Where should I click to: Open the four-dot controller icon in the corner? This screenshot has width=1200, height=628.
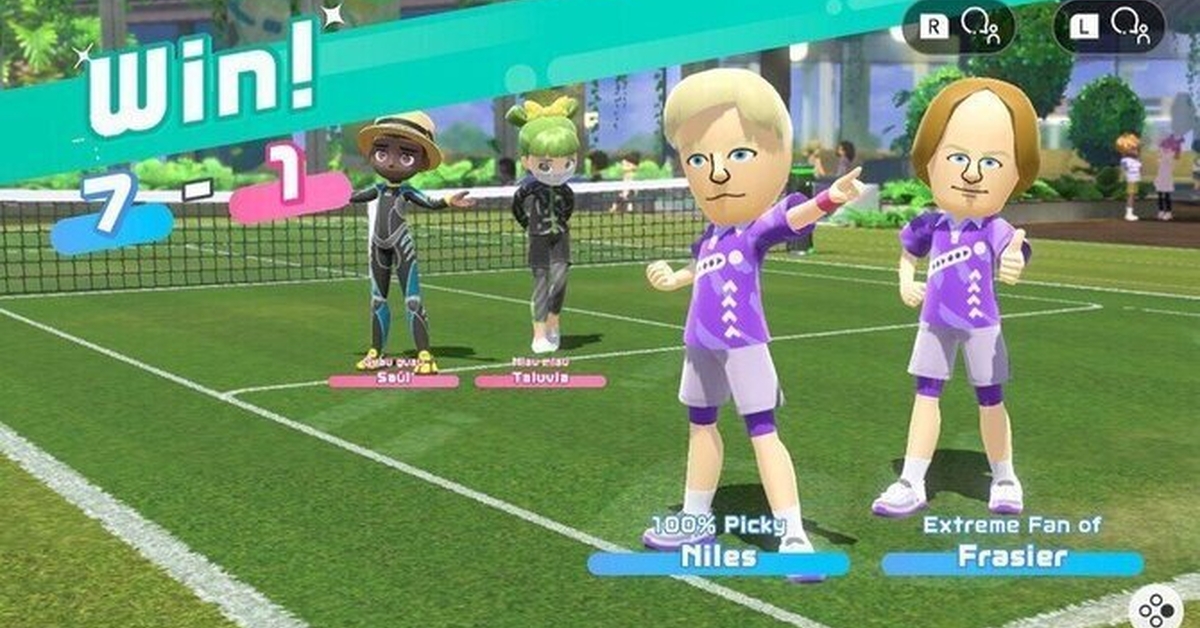tap(1157, 608)
